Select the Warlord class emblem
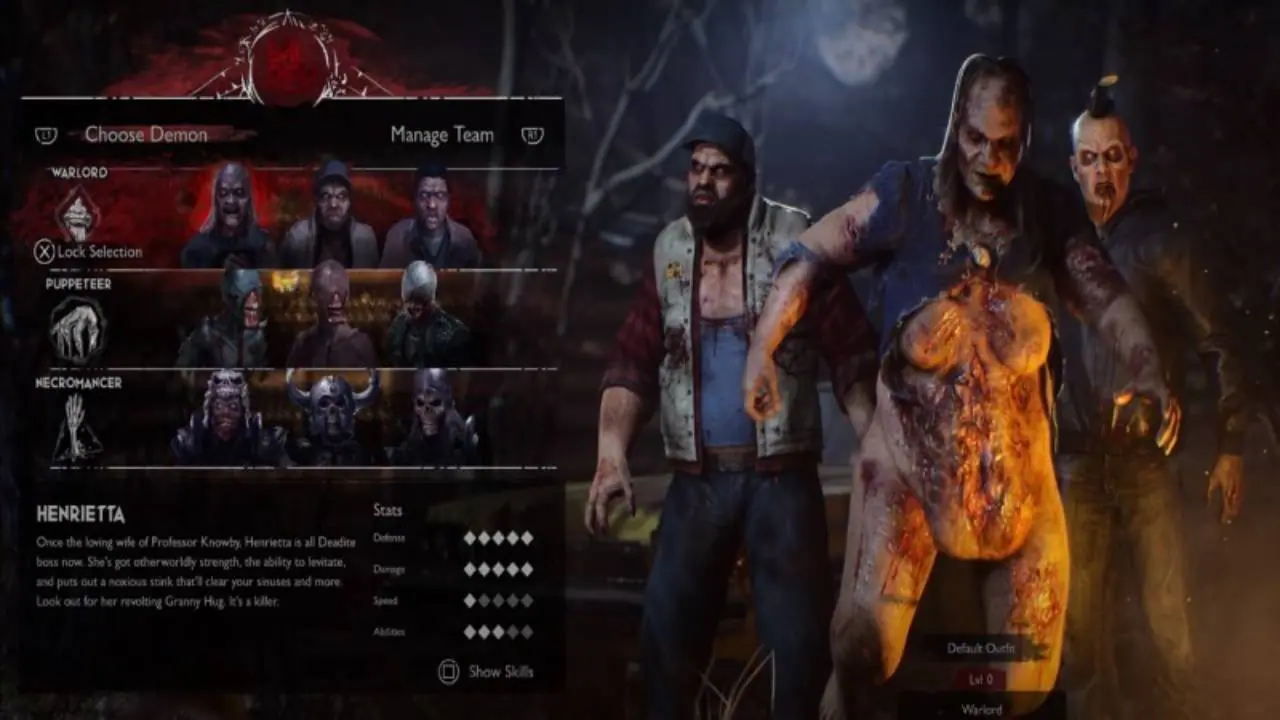The image size is (1280, 720). (x=77, y=215)
